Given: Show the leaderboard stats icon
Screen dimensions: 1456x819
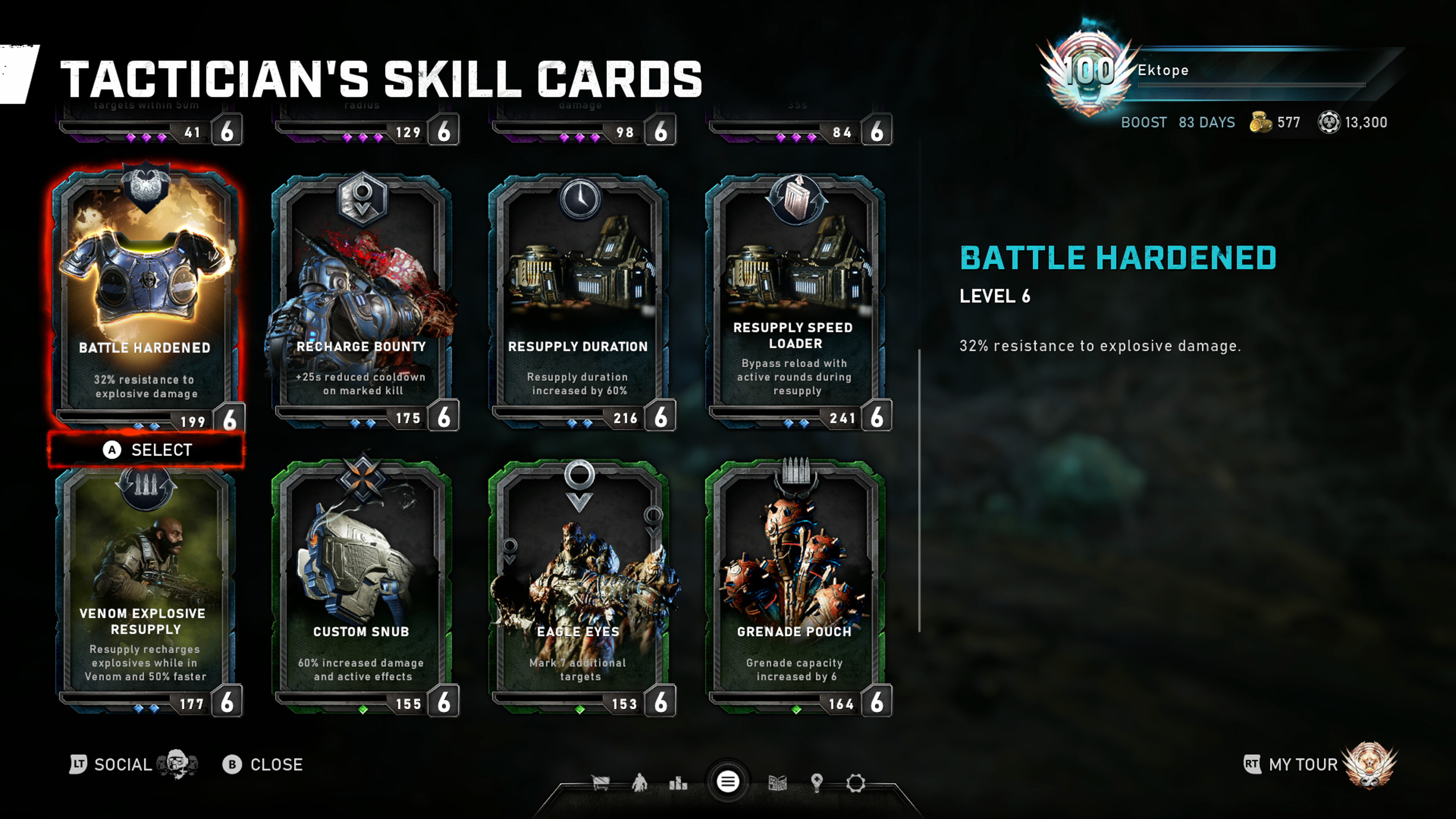Looking at the screenshot, I should (678, 783).
